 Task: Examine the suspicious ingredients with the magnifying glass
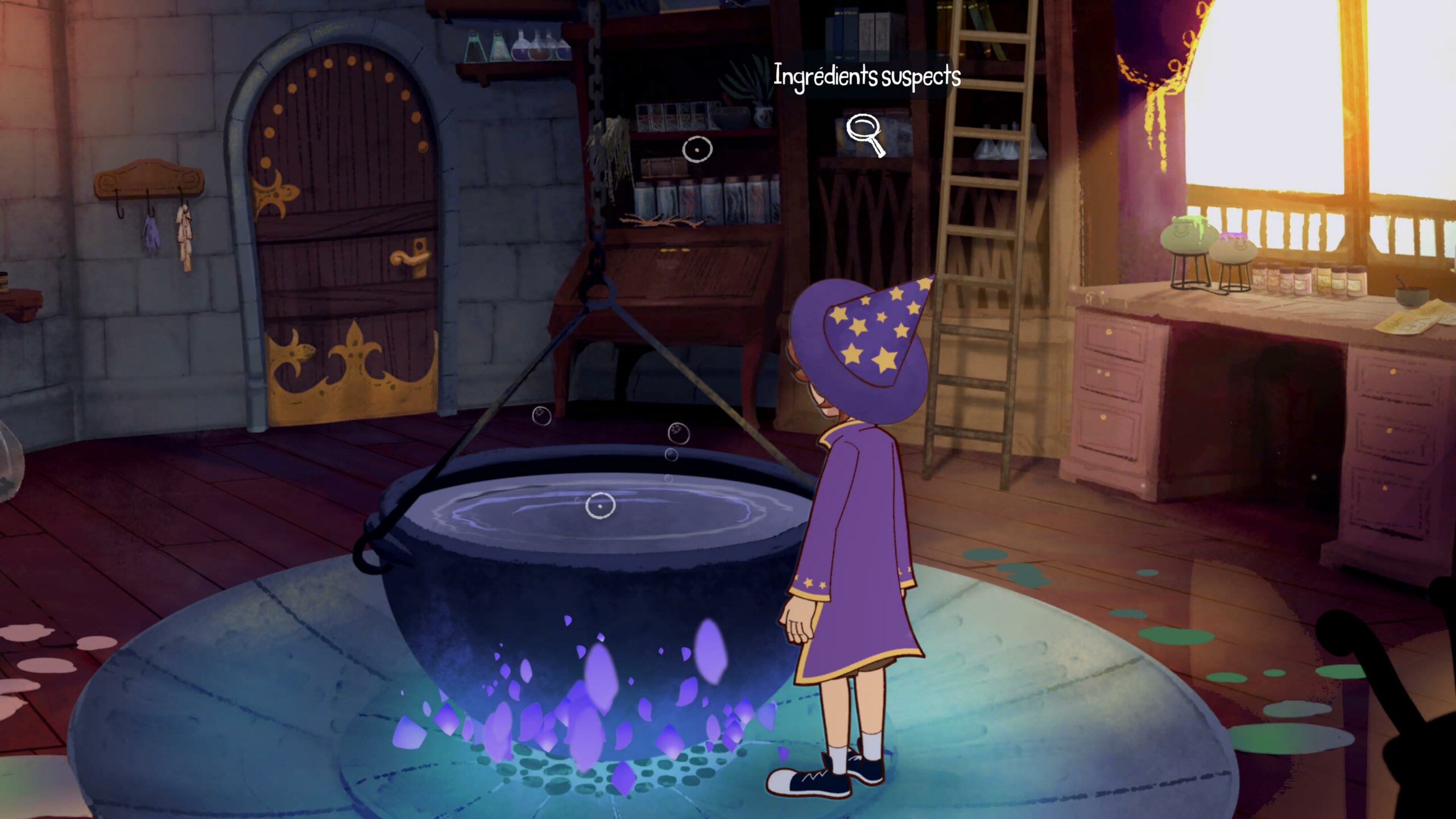pos(863,134)
